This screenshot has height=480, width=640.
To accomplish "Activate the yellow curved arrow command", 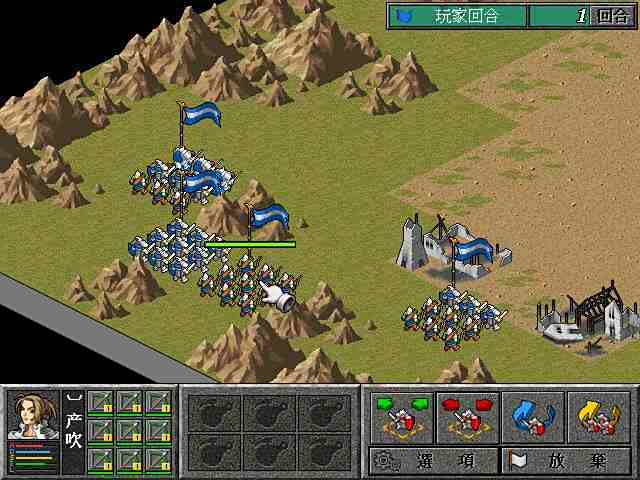I will coord(598,416).
